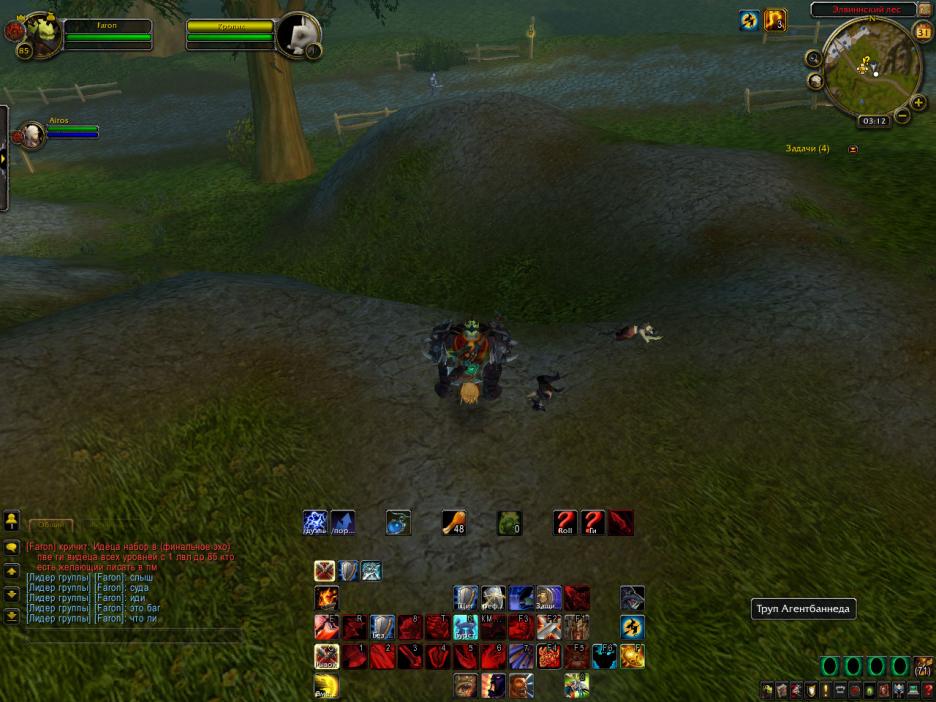Click the witch-on-broom buff icon

749,20
